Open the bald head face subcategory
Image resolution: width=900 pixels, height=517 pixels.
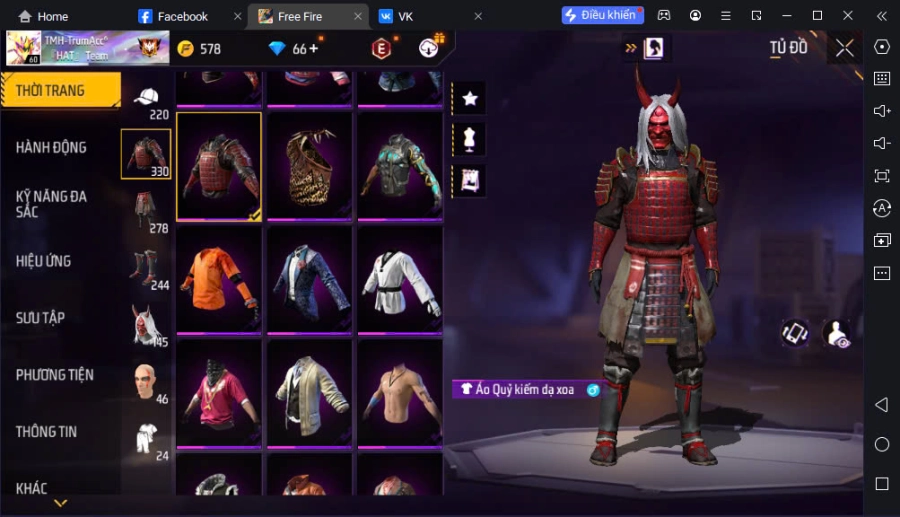pyautogui.click(x=146, y=381)
